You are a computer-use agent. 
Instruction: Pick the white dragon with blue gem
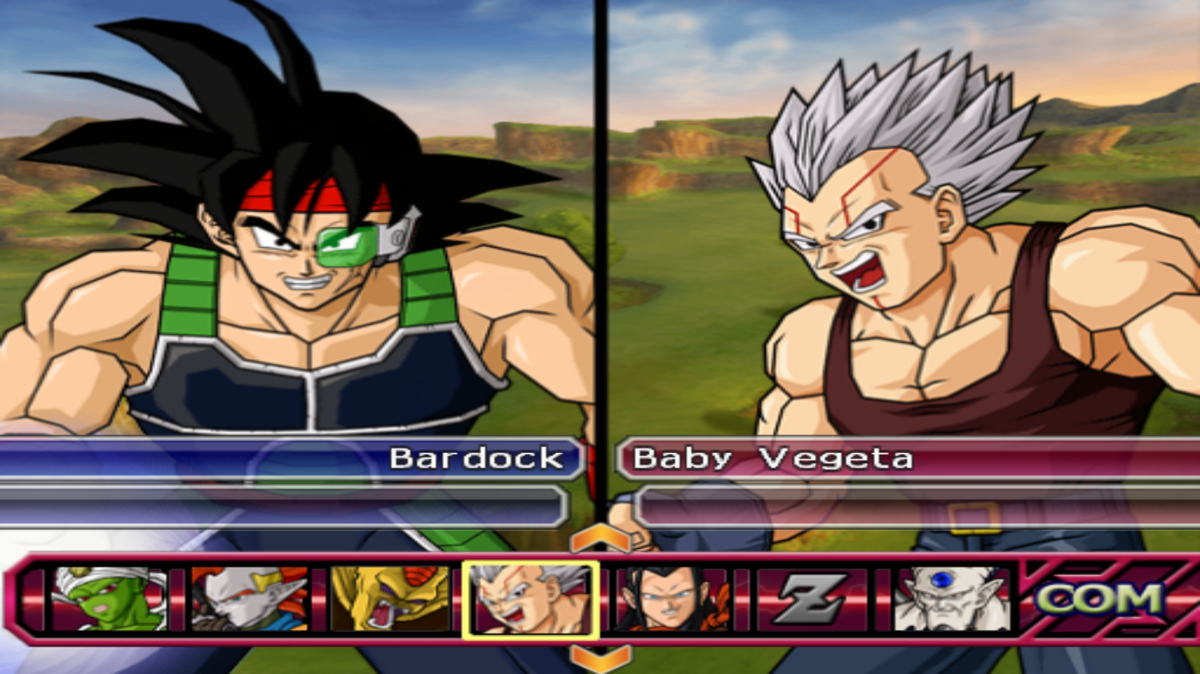(951, 599)
